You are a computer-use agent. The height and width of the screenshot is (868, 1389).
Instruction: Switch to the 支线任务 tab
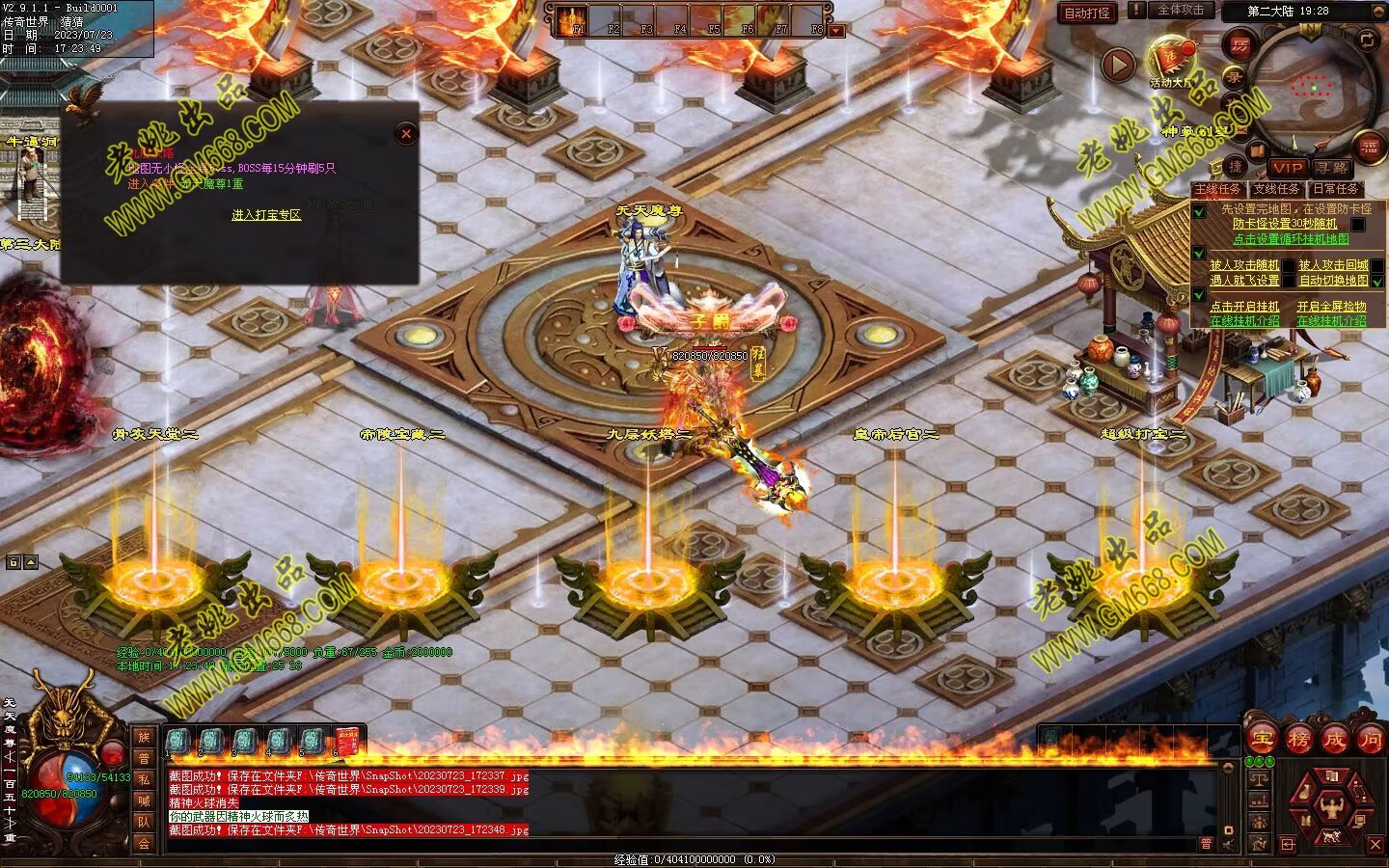tap(1276, 189)
